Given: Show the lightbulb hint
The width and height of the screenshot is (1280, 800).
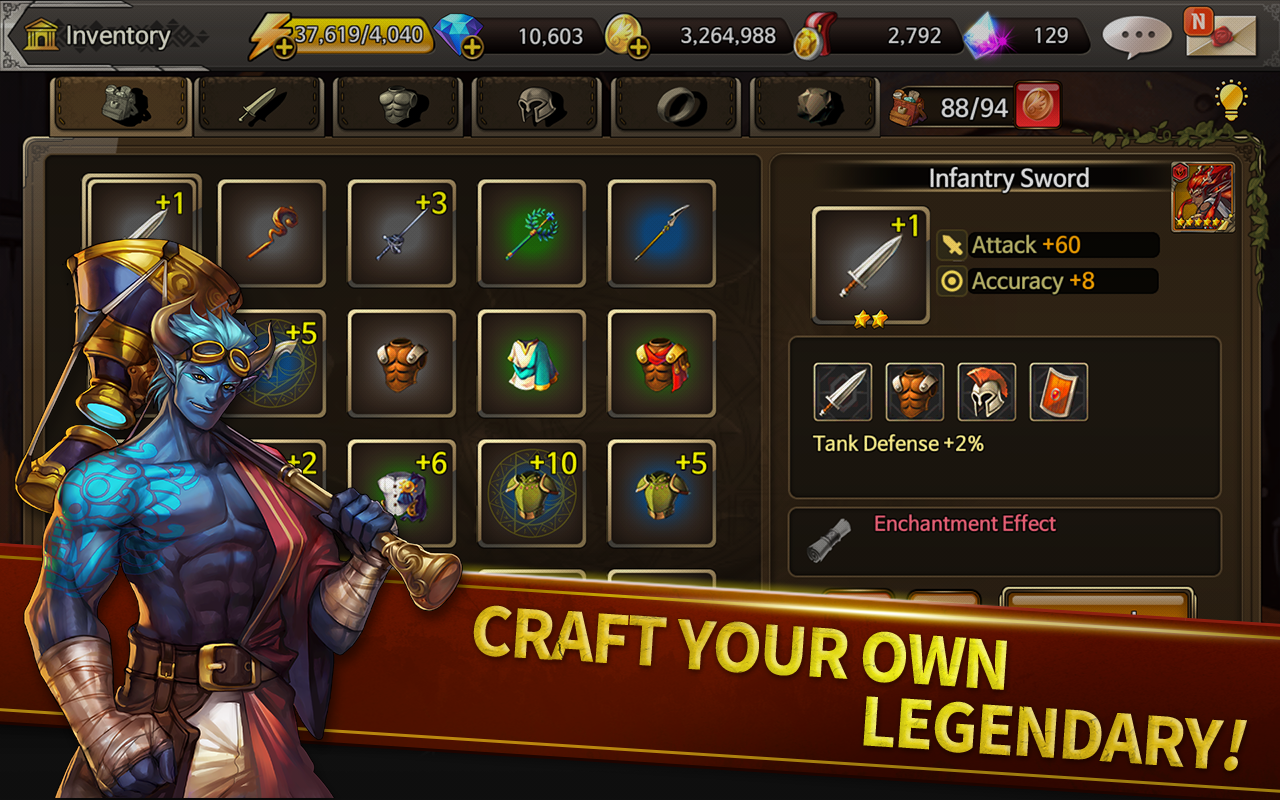Looking at the screenshot, I should tap(1231, 100).
